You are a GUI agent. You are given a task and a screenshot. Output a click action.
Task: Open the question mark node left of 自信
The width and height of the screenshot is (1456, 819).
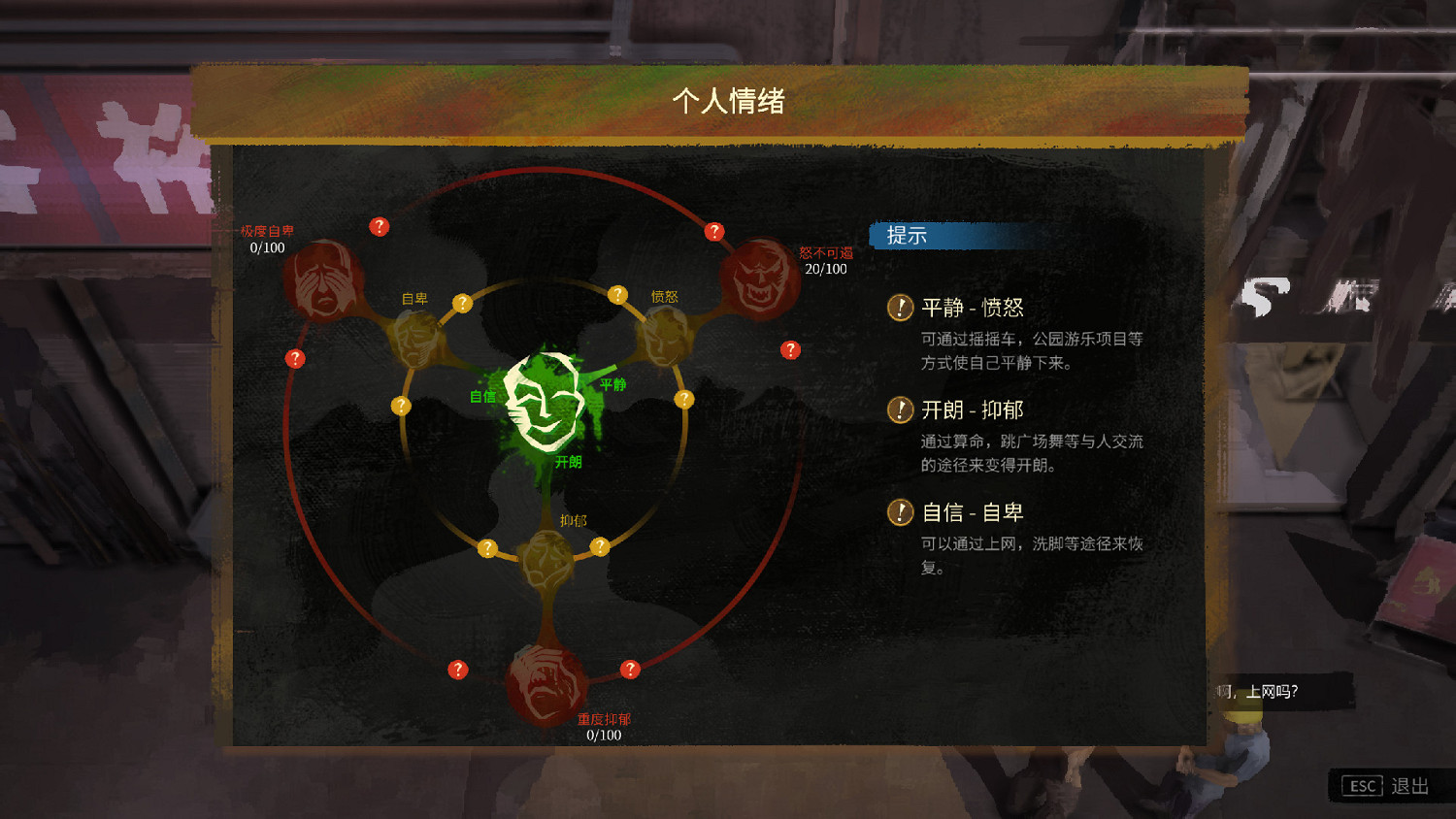pos(401,407)
